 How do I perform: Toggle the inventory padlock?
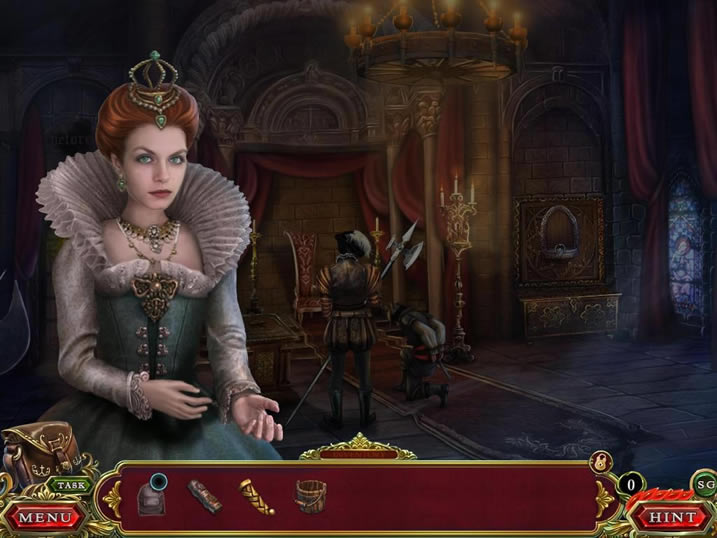(x=602, y=461)
